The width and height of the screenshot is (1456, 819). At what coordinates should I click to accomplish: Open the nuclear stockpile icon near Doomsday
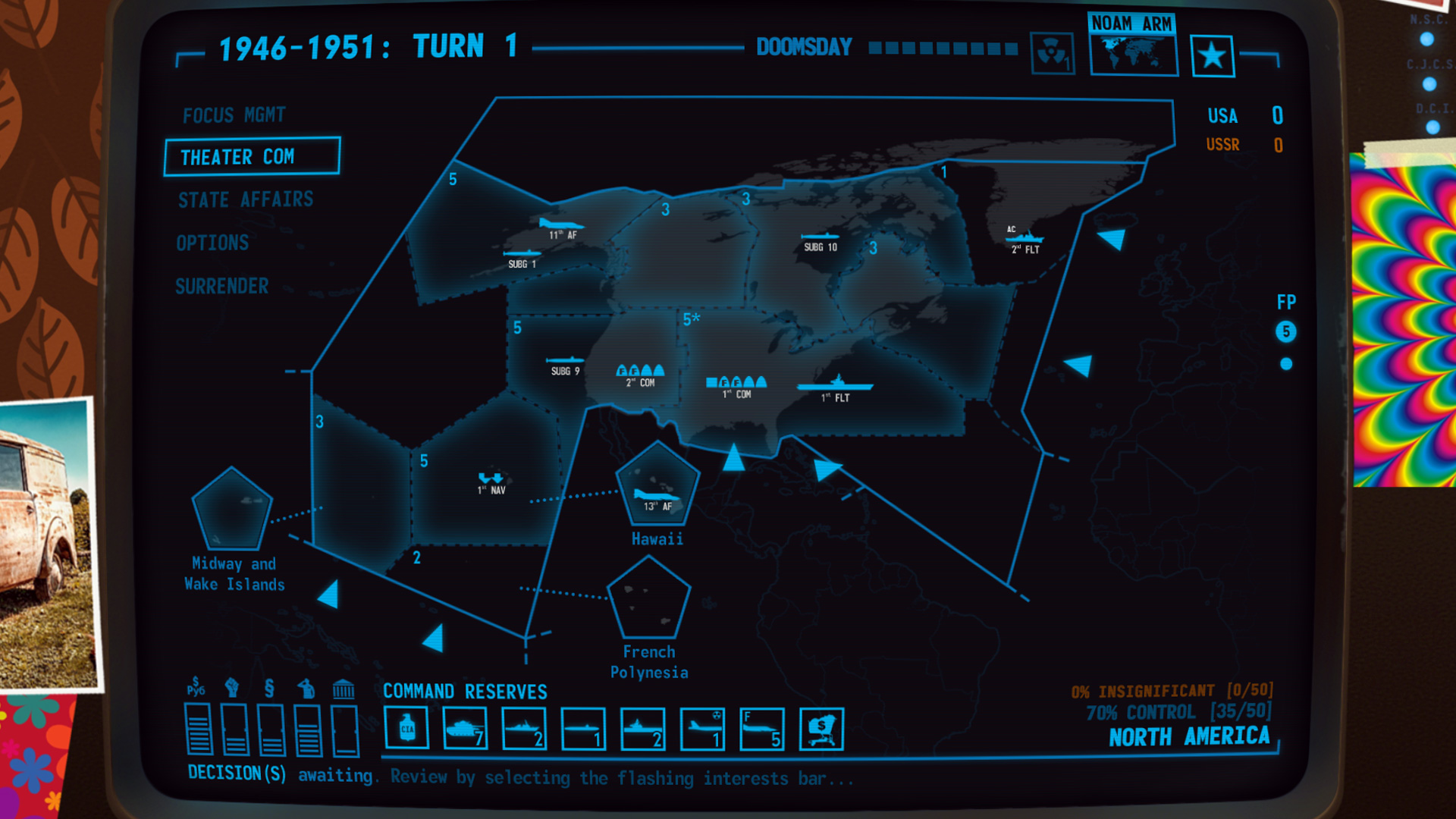coord(1053,55)
